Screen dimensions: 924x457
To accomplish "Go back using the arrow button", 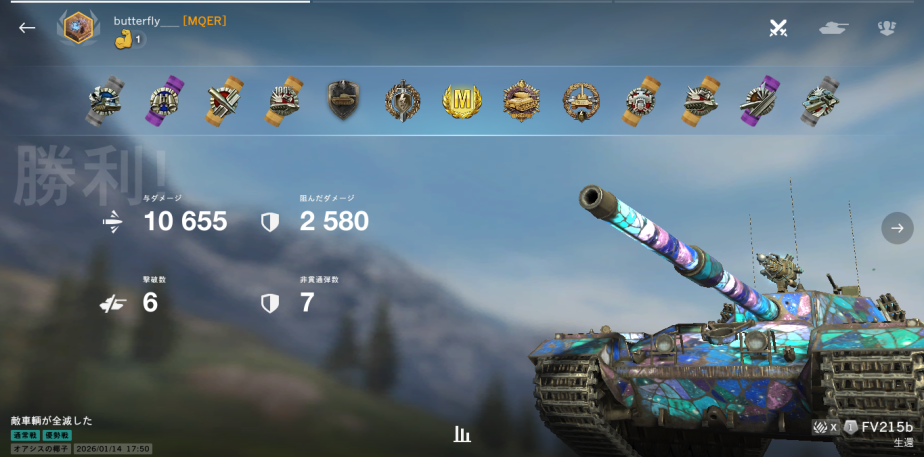I will click(x=27, y=28).
